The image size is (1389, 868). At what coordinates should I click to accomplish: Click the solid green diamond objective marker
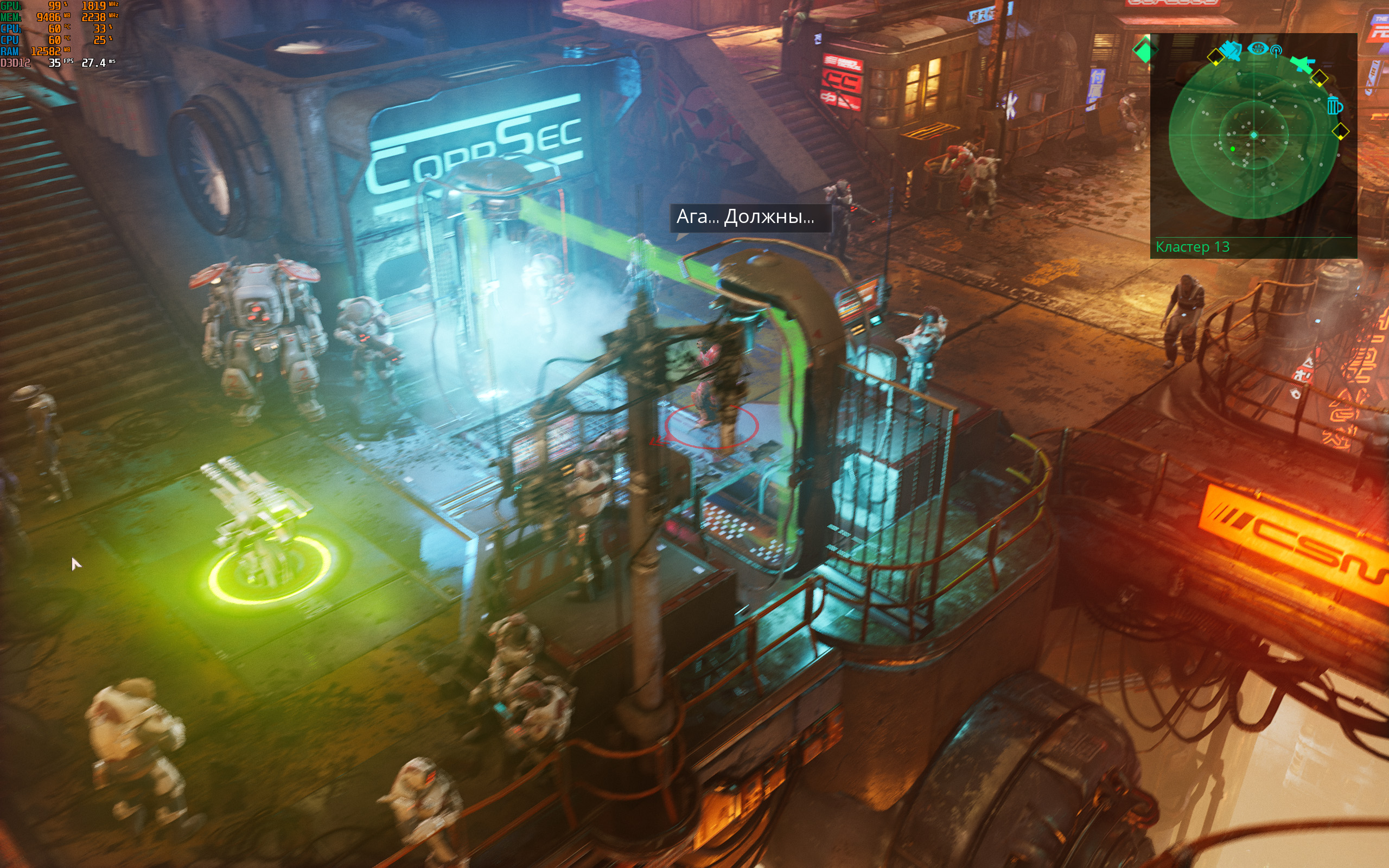tap(1143, 51)
